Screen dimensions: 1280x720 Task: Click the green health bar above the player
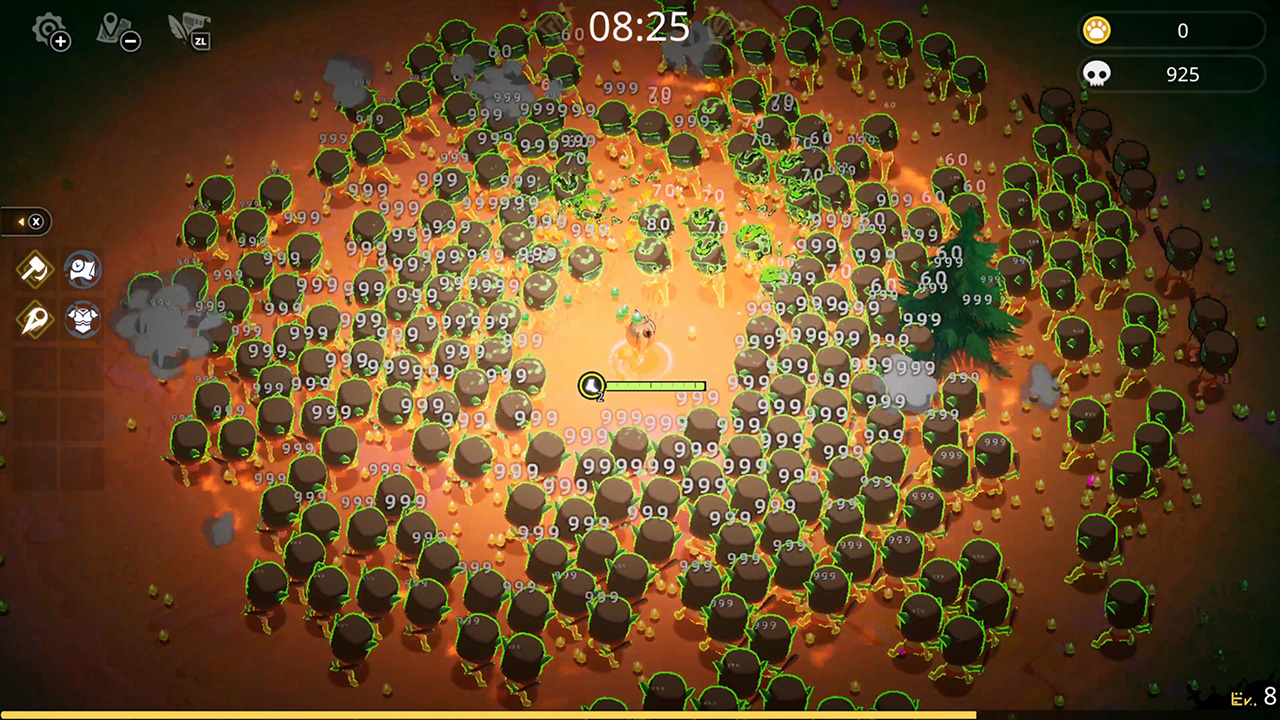tap(655, 385)
